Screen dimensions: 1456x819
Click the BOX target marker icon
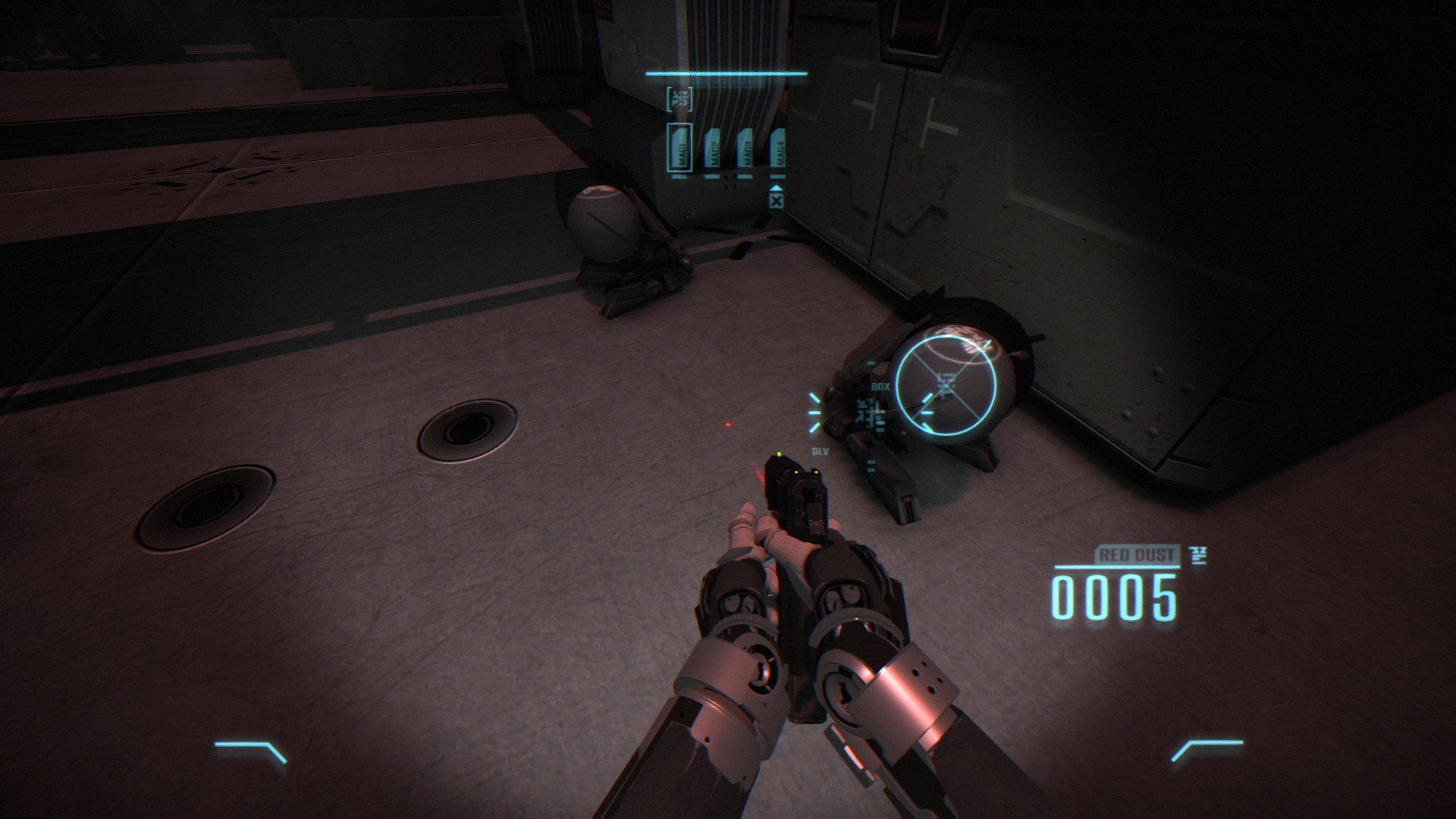tap(881, 386)
